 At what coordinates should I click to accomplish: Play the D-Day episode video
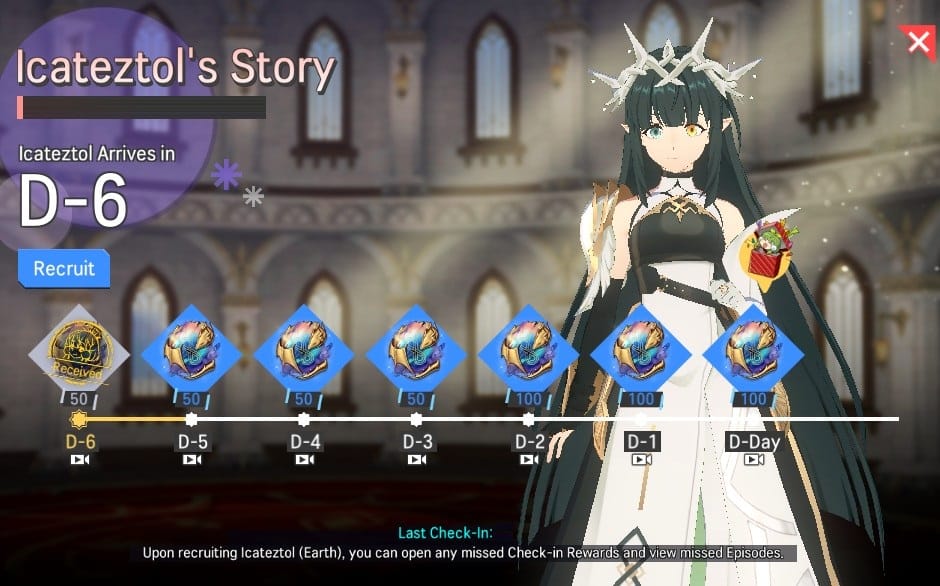point(754,460)
